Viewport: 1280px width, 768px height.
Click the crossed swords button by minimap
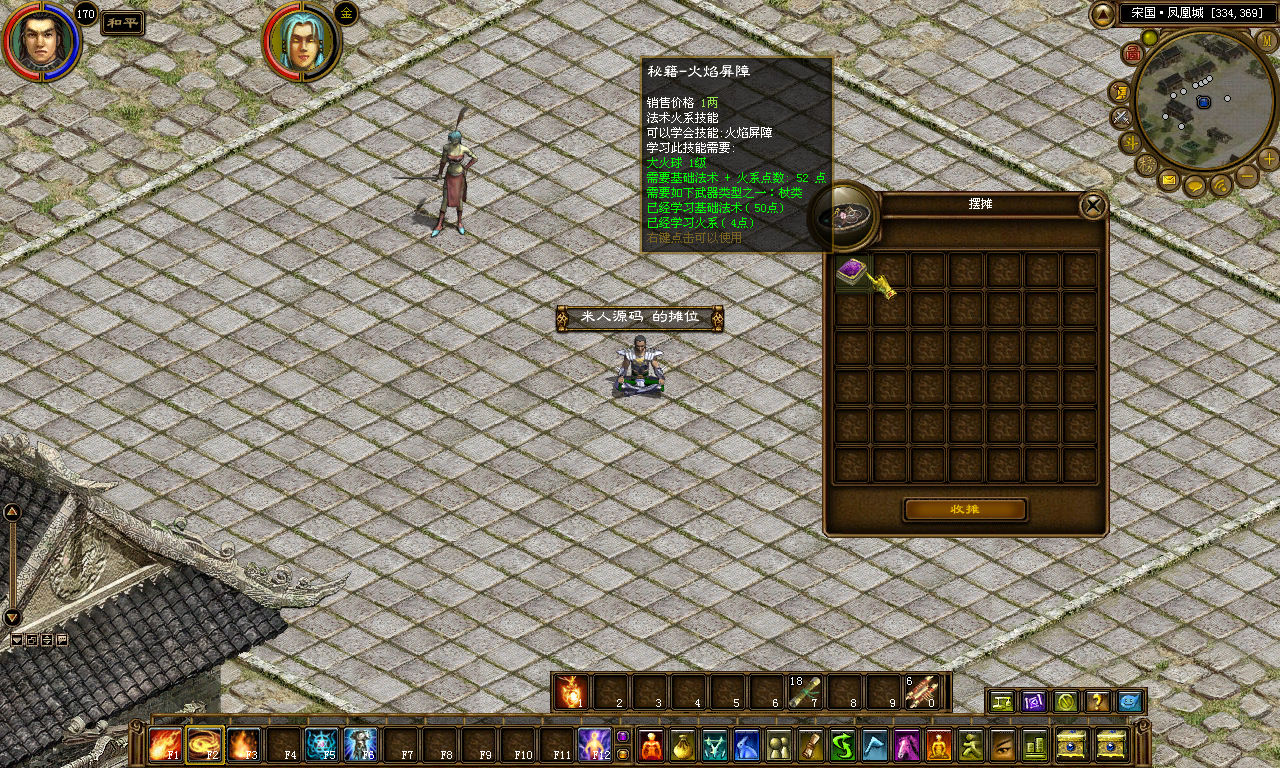pos(1122,117)
